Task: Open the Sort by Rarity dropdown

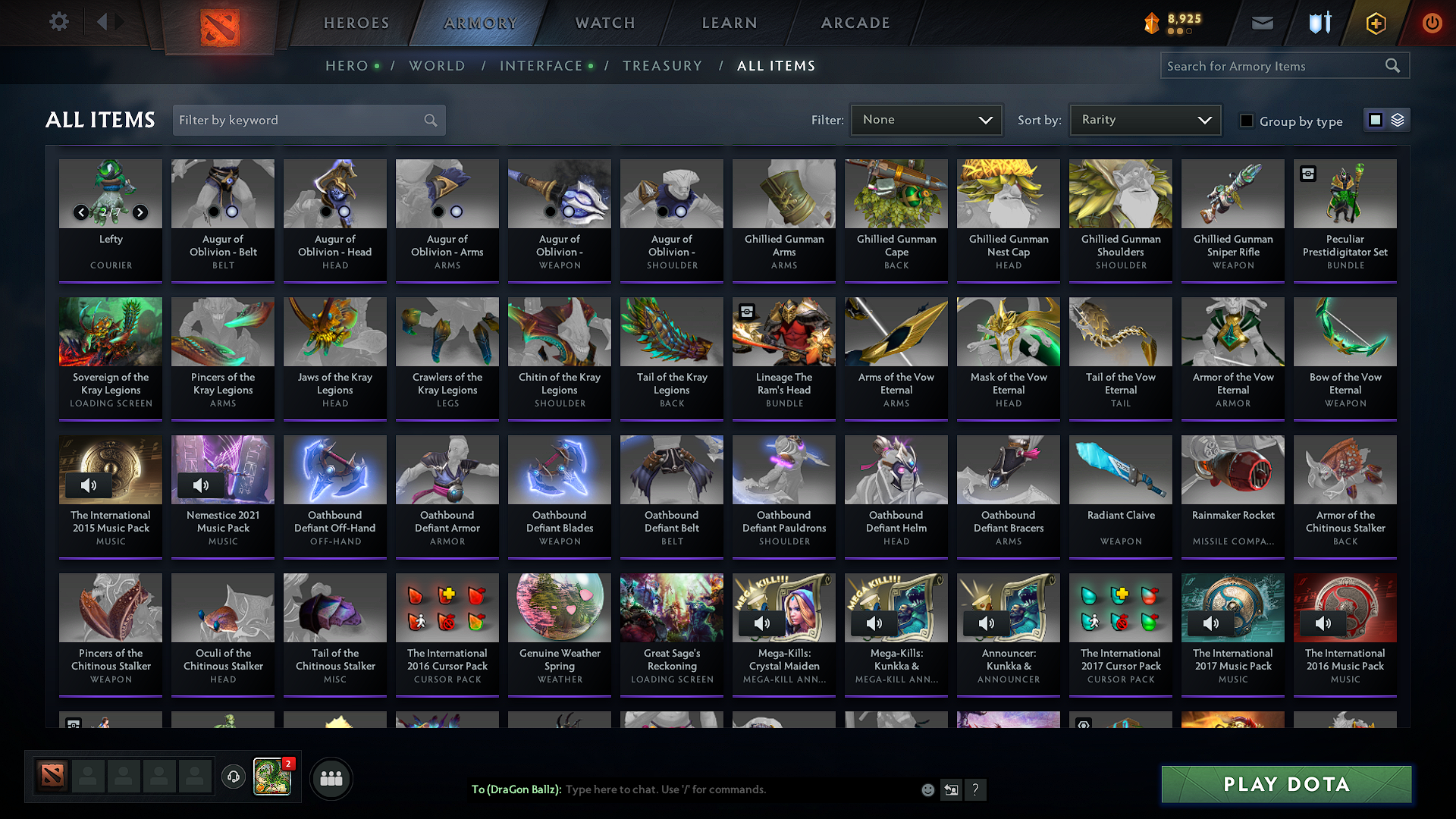Action: (x=1144, y=119)
